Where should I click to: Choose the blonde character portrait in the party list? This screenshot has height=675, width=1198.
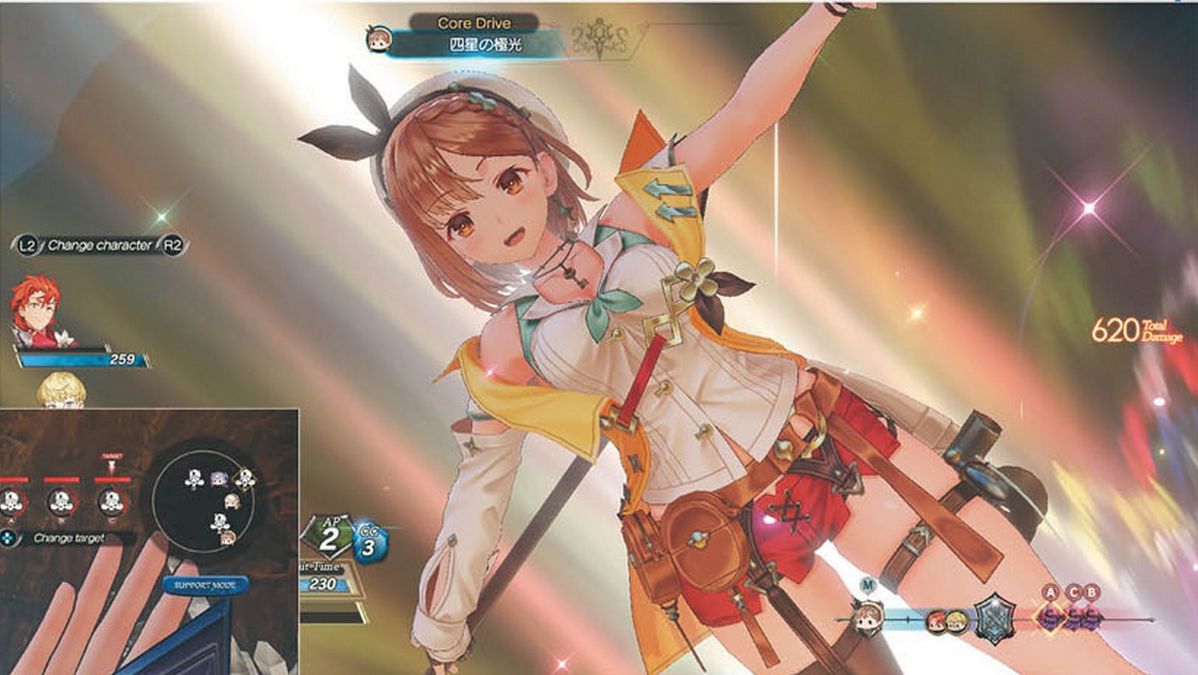coord(60,392)
